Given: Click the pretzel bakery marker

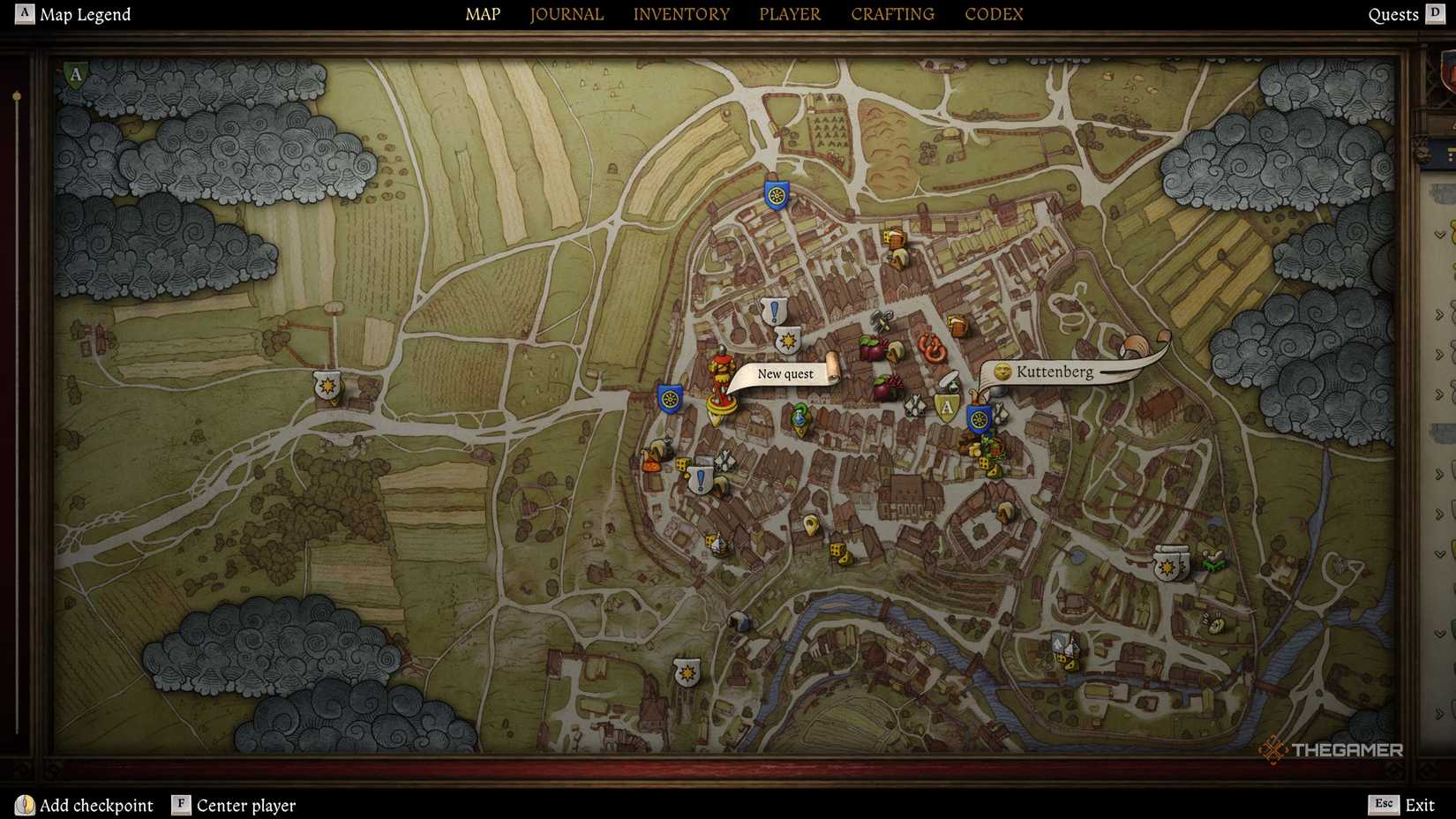Looking at the screenshot, I should point(930,347).
